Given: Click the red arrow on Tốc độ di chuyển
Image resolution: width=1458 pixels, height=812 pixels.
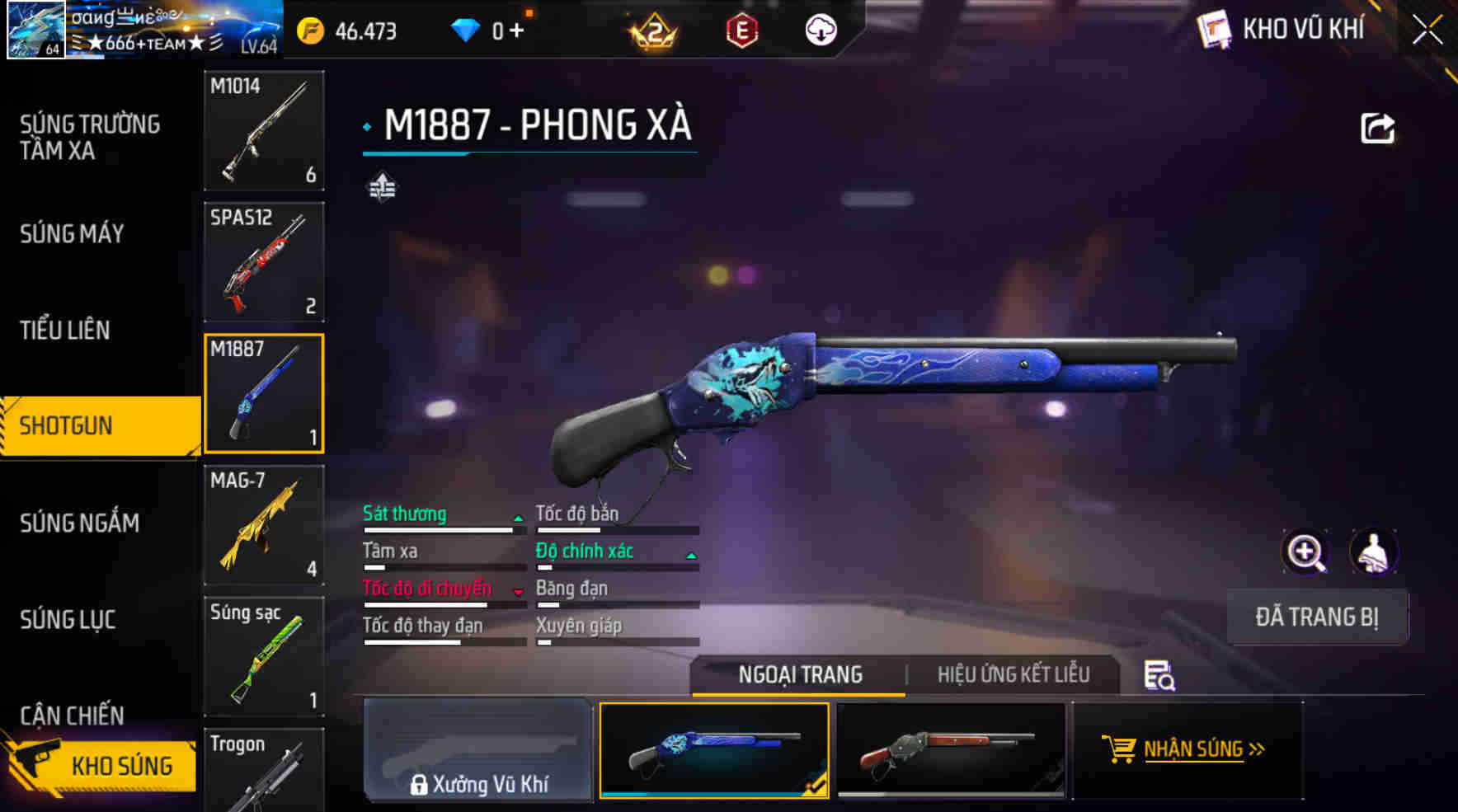Looking at the screenshot, I should 519,590.
